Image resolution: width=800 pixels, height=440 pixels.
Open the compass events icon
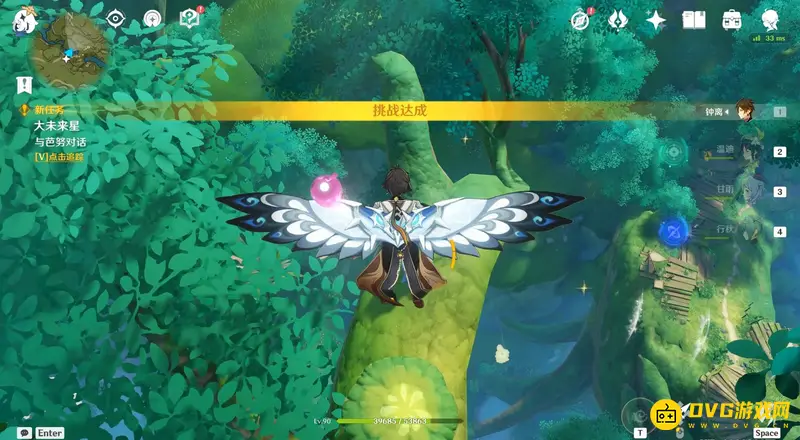pyautogui.click(x=581, y=19)
